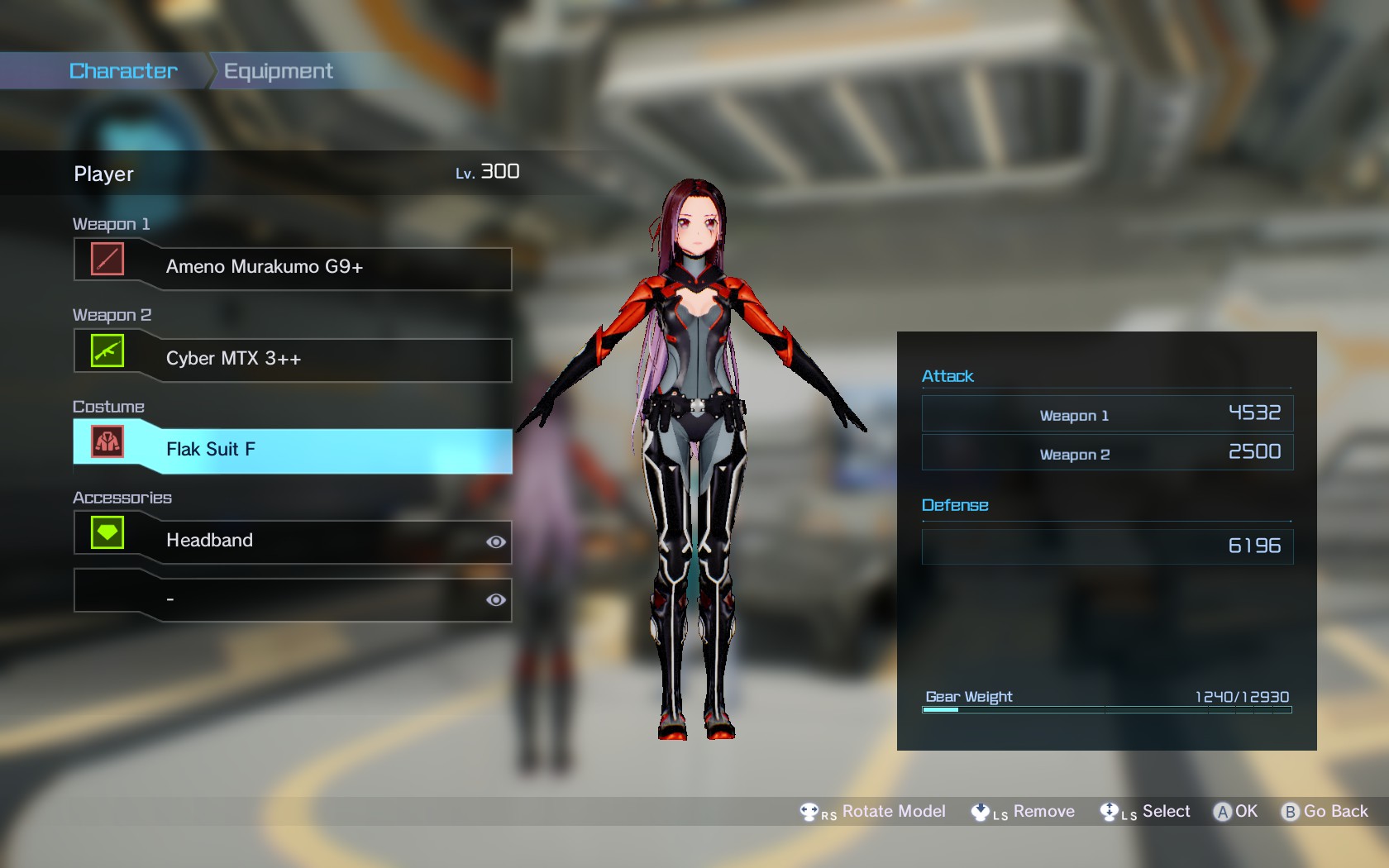Toggle Headband visibility eye icon
This screenshot has height=868, width=1389.
496,542
